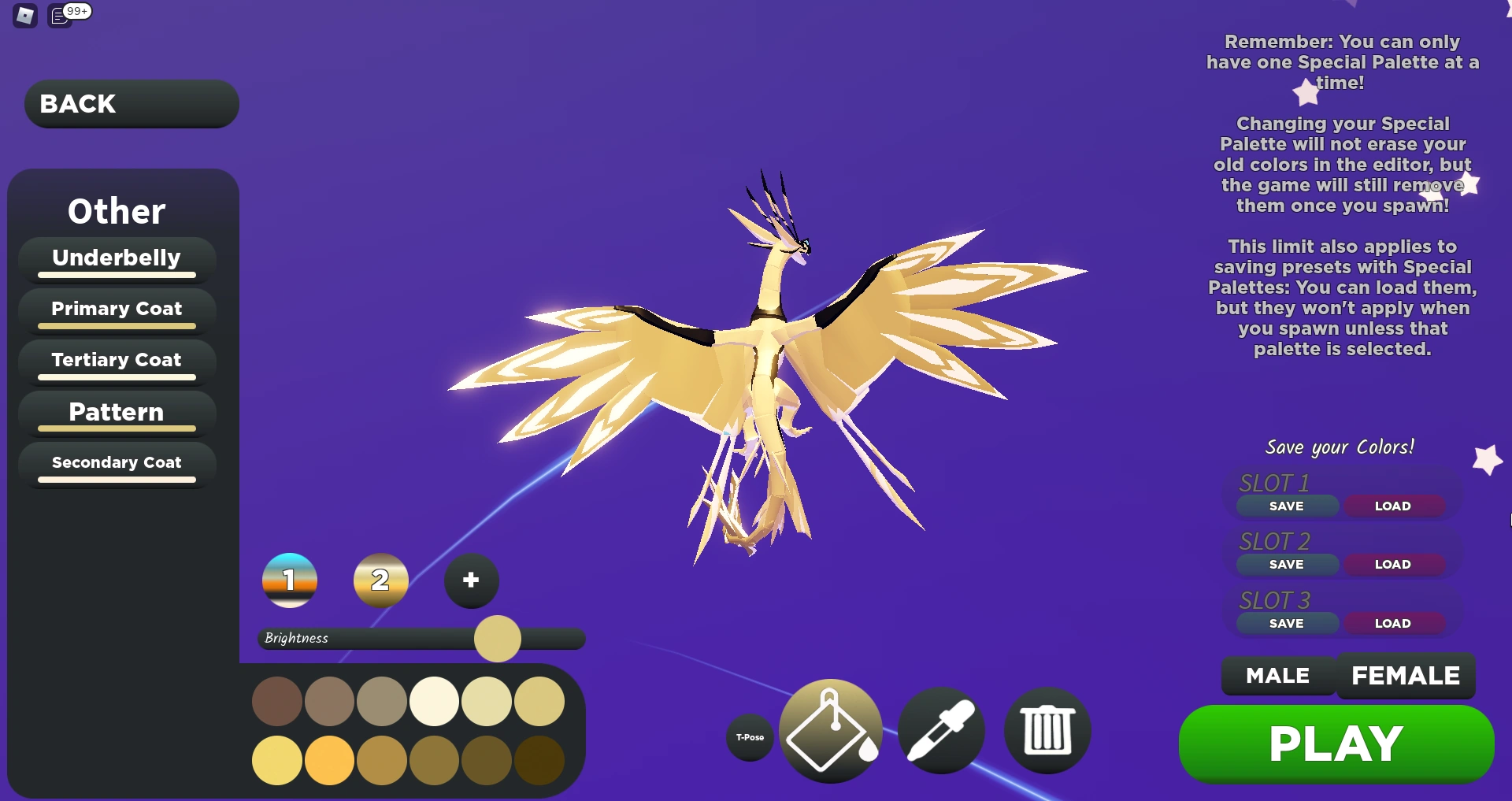The height and width of the screenshot is (801, 1512).
Task: Open the Roblox chat icon top left
Action: click(x=60, y=14)
